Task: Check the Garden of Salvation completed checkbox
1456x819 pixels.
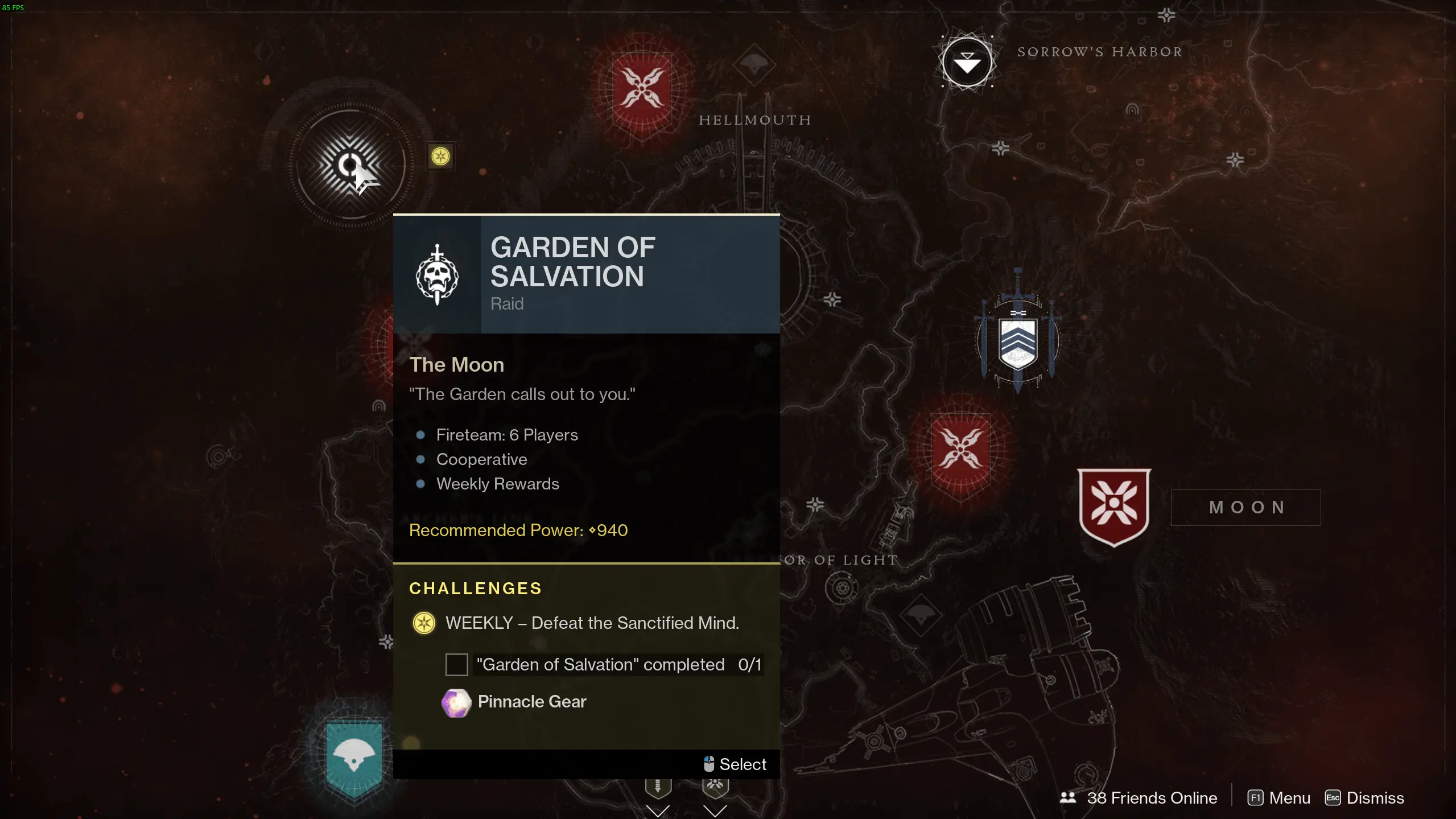Action: pyautogui.click(x=456, y=664)
